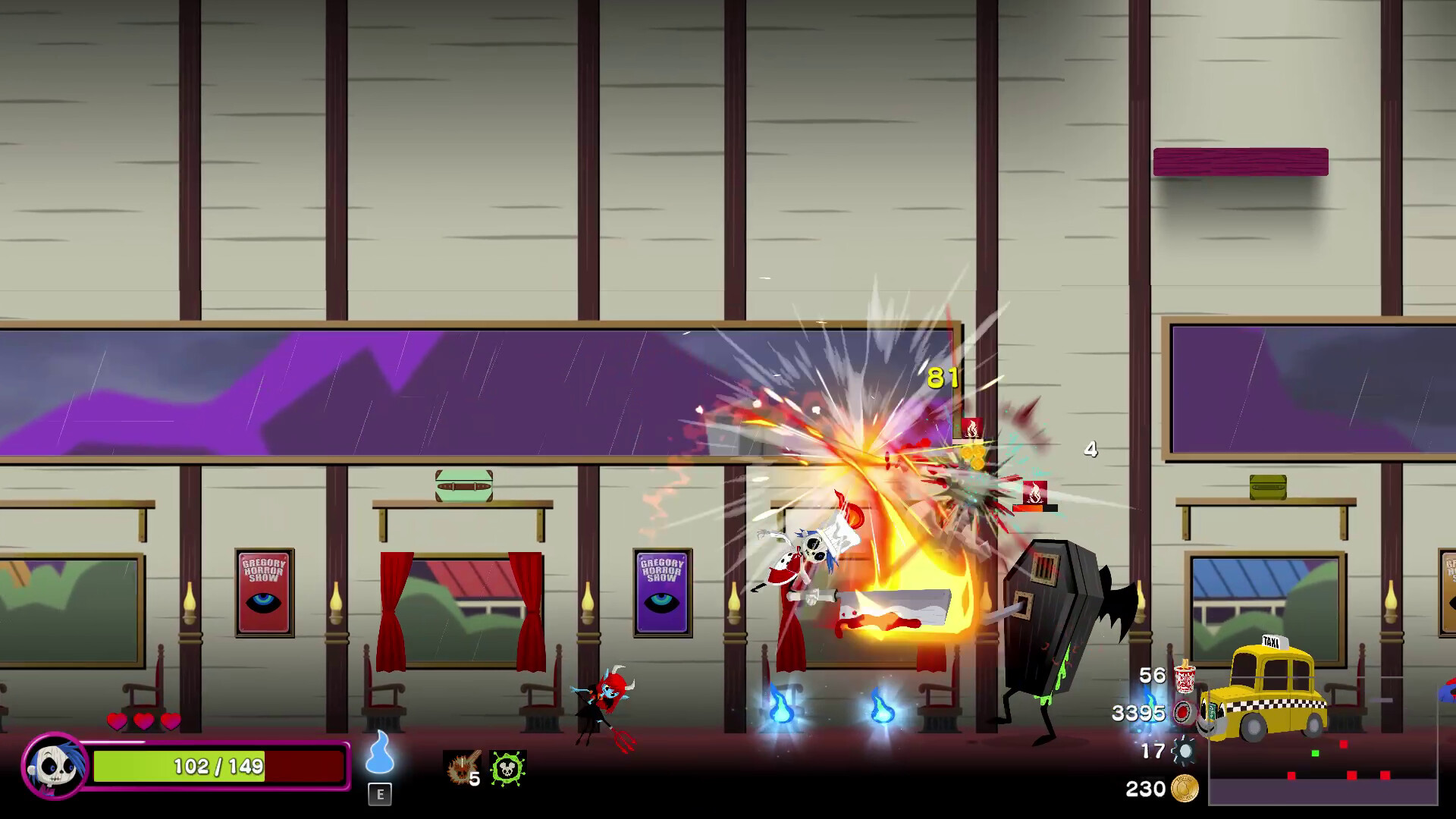Select the green skull splat buff icon
The width and height of the screenshot is (1456, 819).
tap(507, 767)
